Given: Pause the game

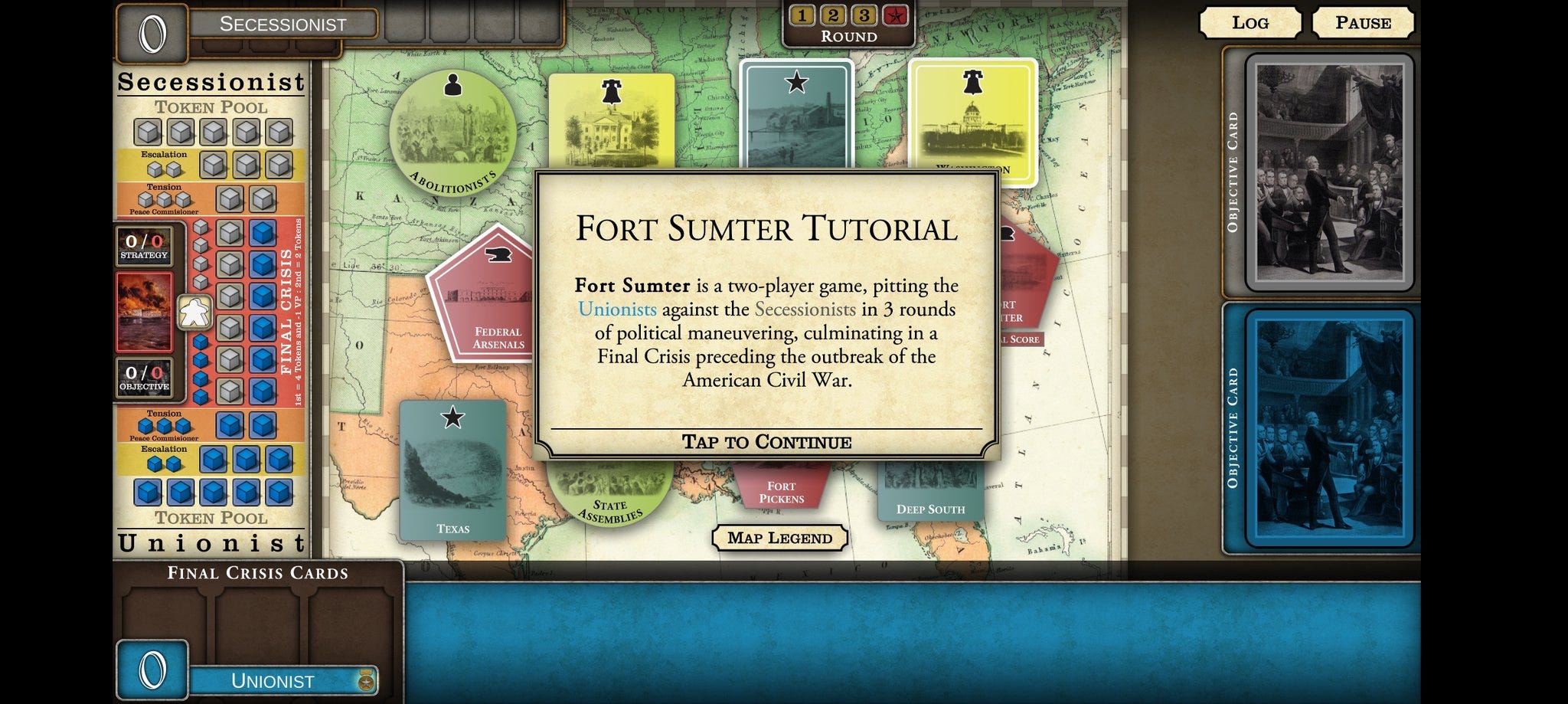Looking at the screenshot, I should click(x=1363, y=23).
